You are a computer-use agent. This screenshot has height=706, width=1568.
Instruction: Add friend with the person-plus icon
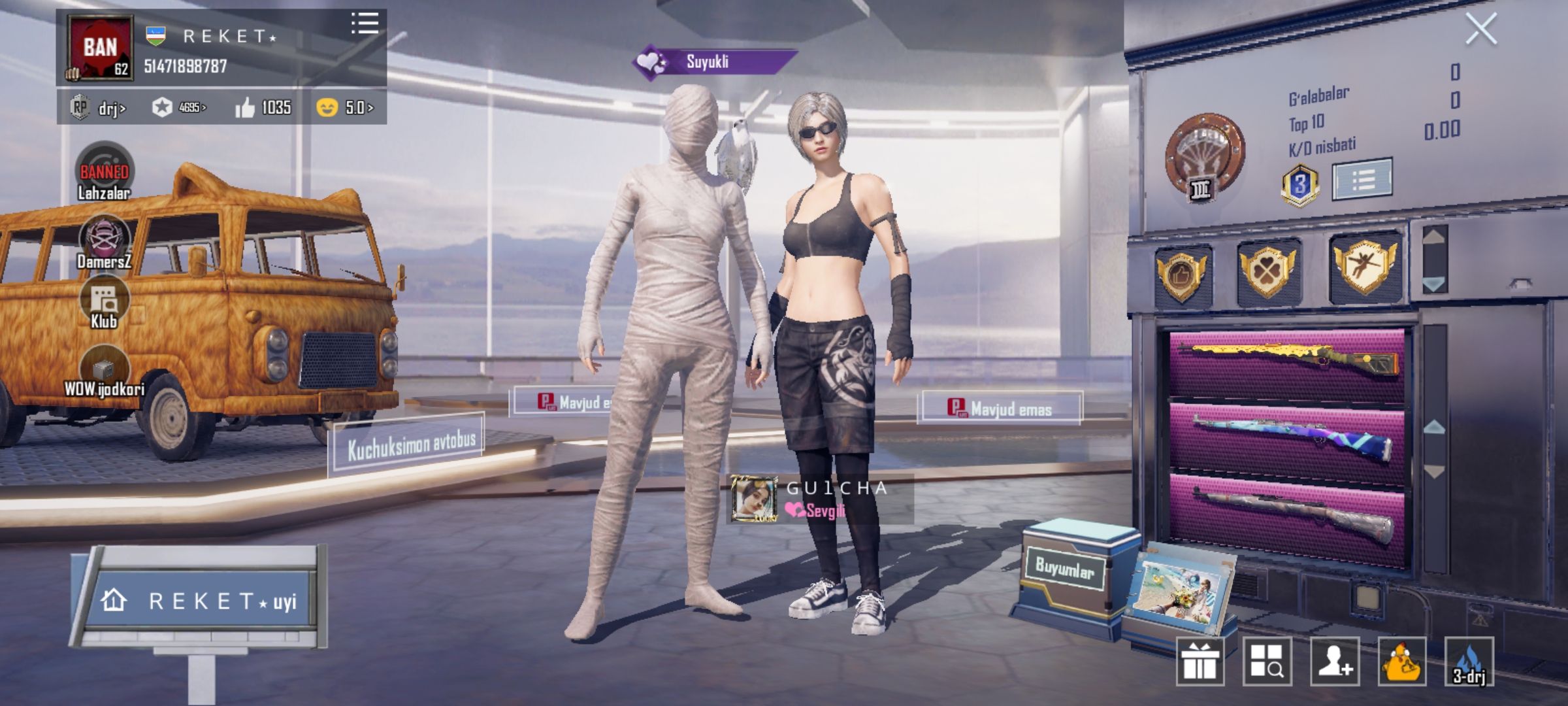point(1334,662)
